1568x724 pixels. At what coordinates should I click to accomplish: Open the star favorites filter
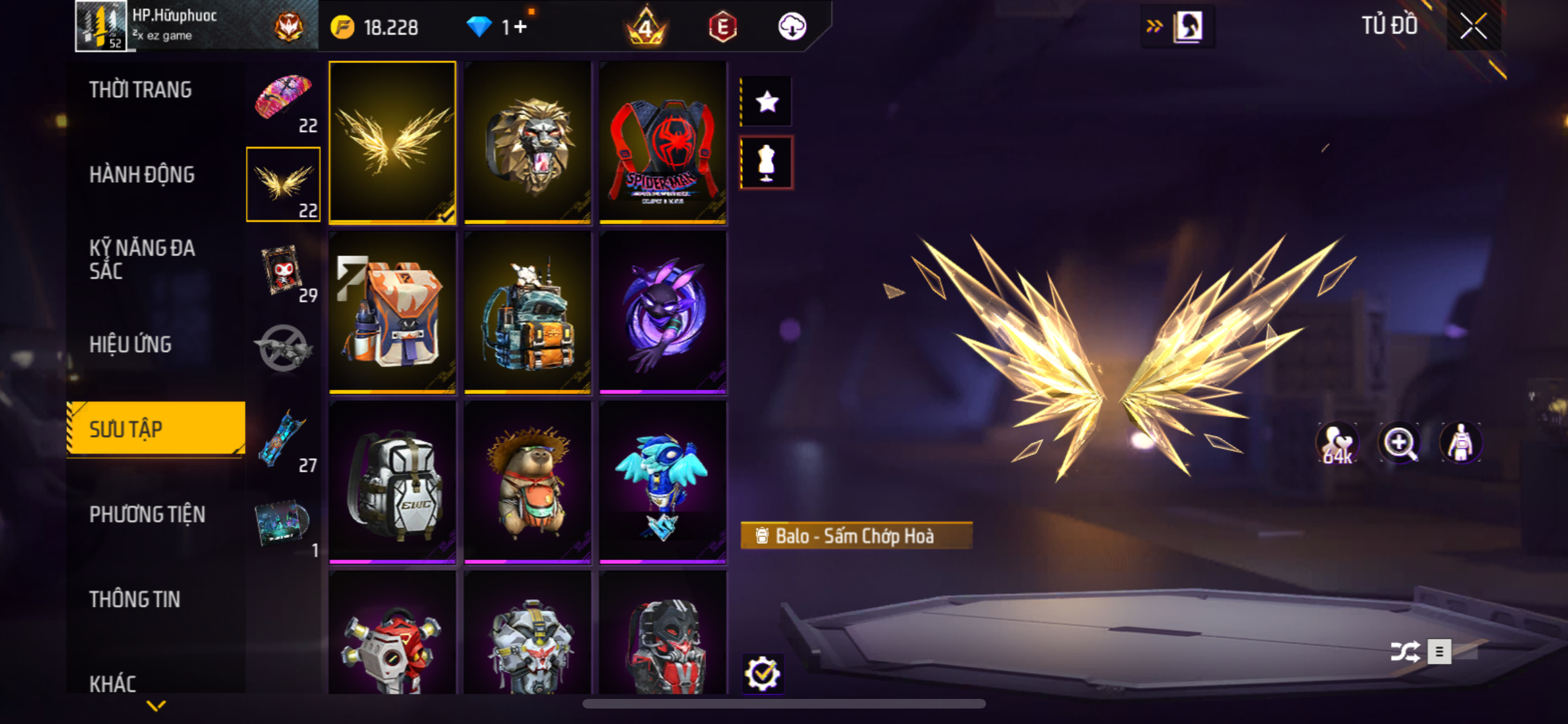coord(767,101)
